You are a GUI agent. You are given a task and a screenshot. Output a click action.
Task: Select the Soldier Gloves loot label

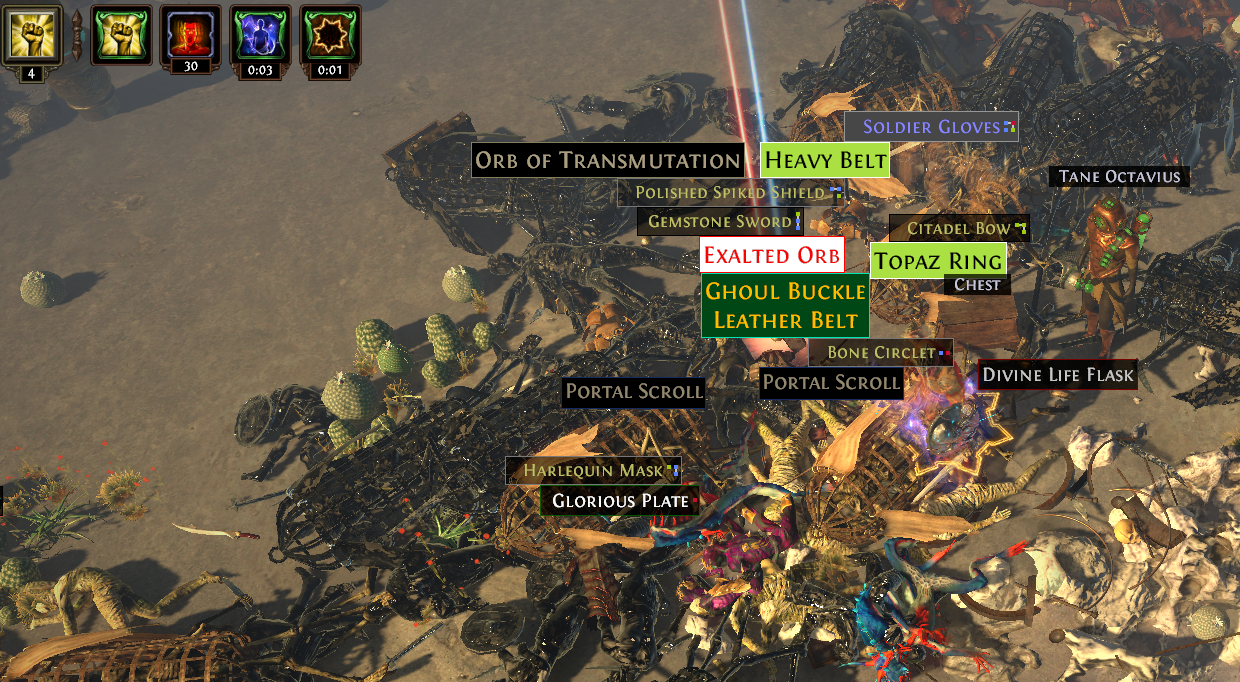point(931,127)
